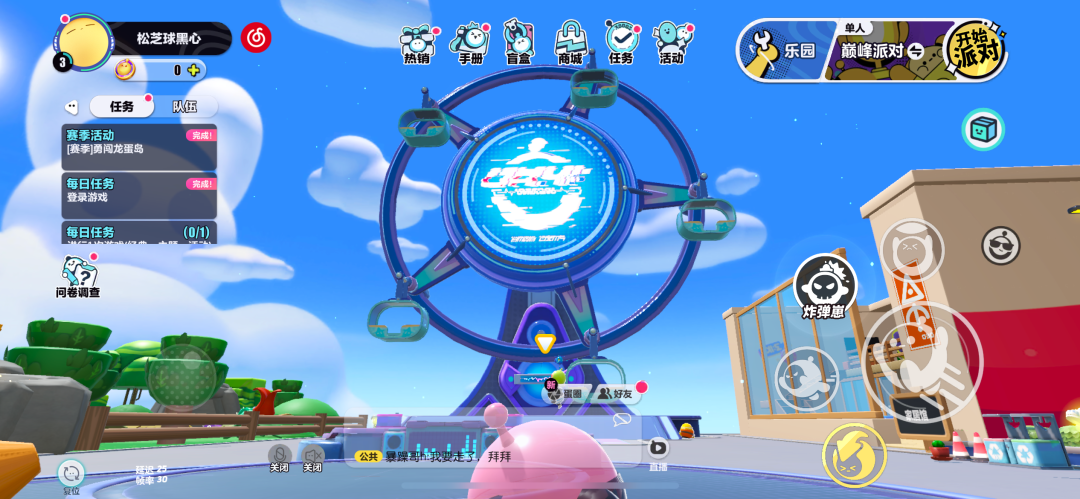Change the 巅峰派对 game mode
Image resolution: width=1080 pixels, height=499 pixels.
tap(880, 50)
